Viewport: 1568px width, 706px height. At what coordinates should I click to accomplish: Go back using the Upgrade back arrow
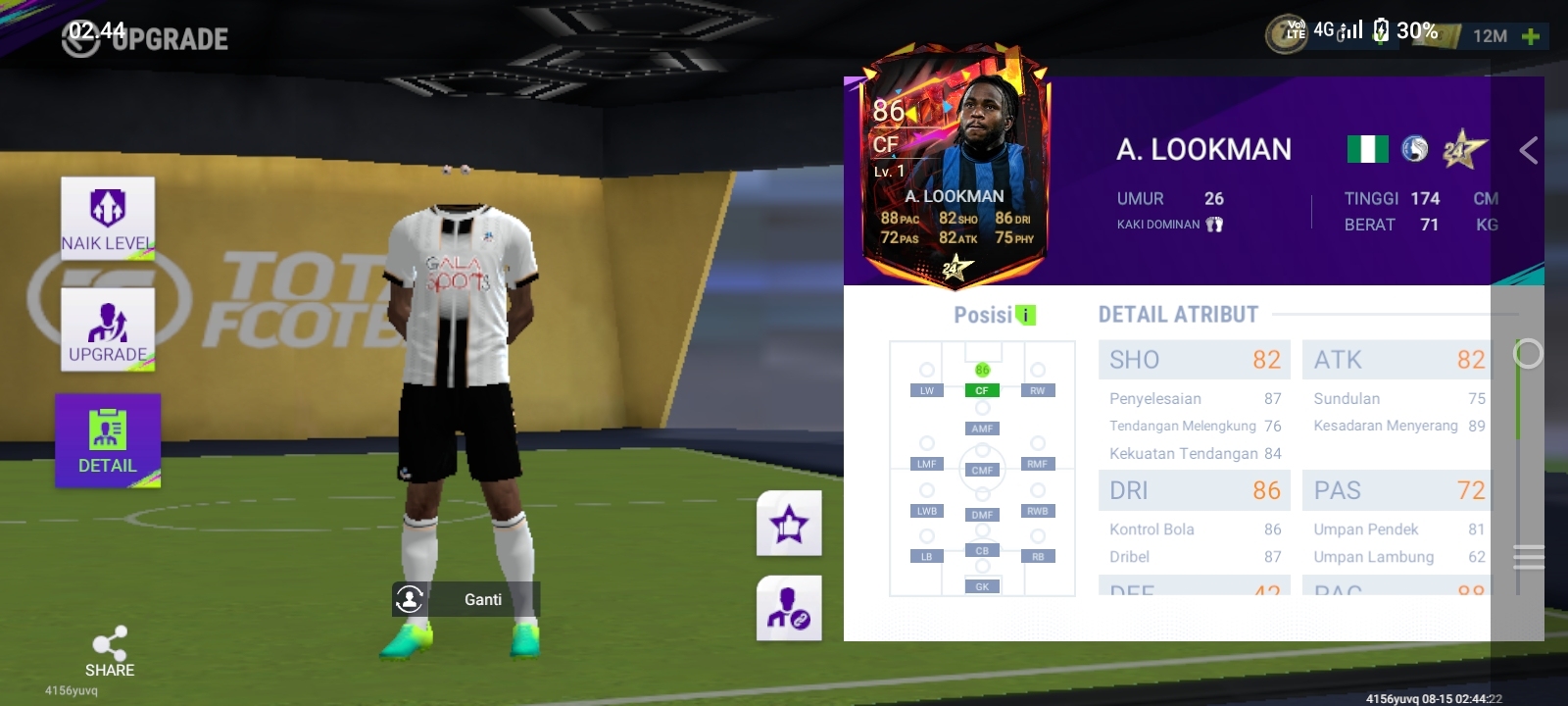coord(80,39)
